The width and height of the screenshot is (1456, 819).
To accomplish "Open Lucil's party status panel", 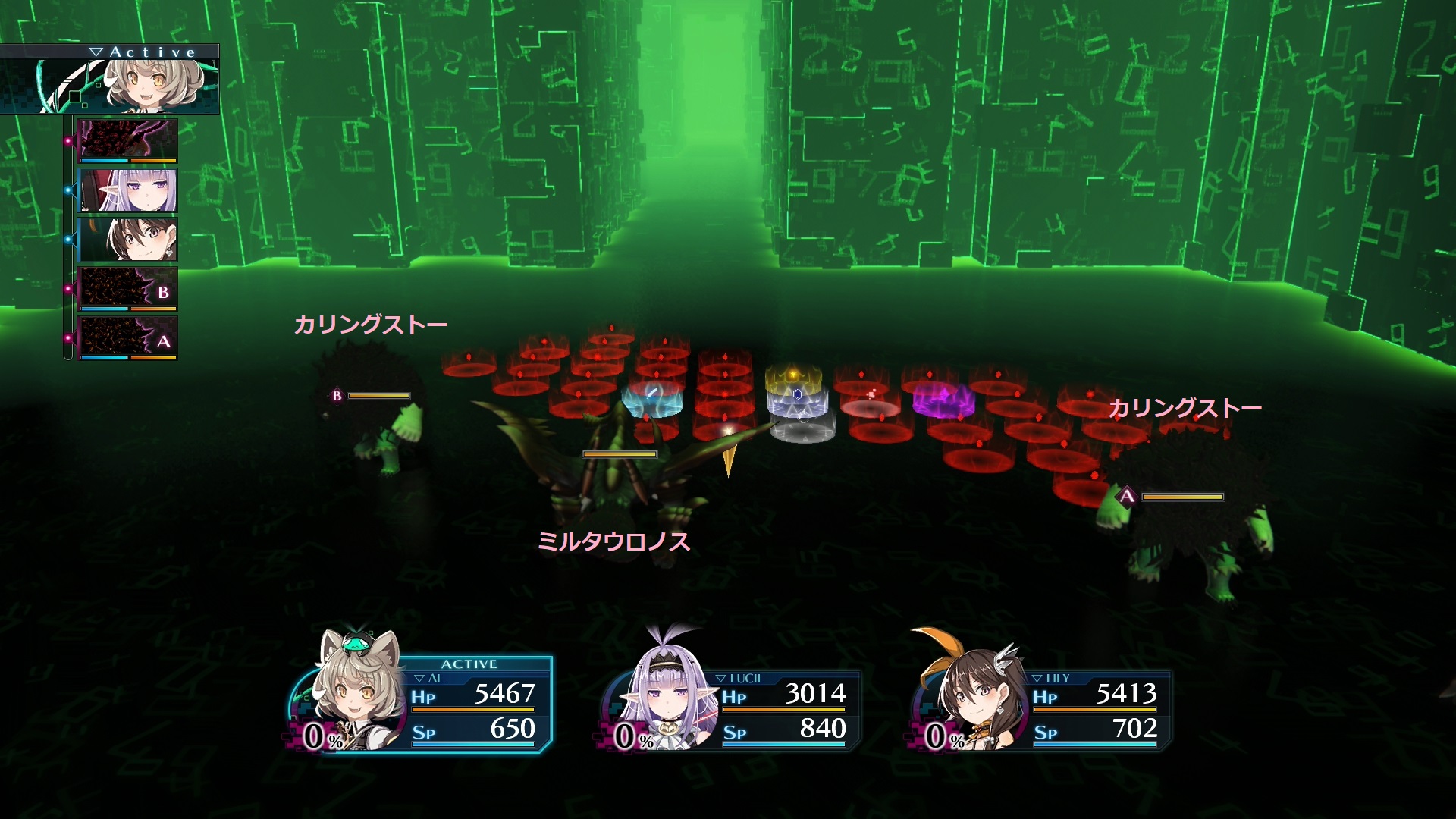I will pyautogui.click(x=732, y=709).
